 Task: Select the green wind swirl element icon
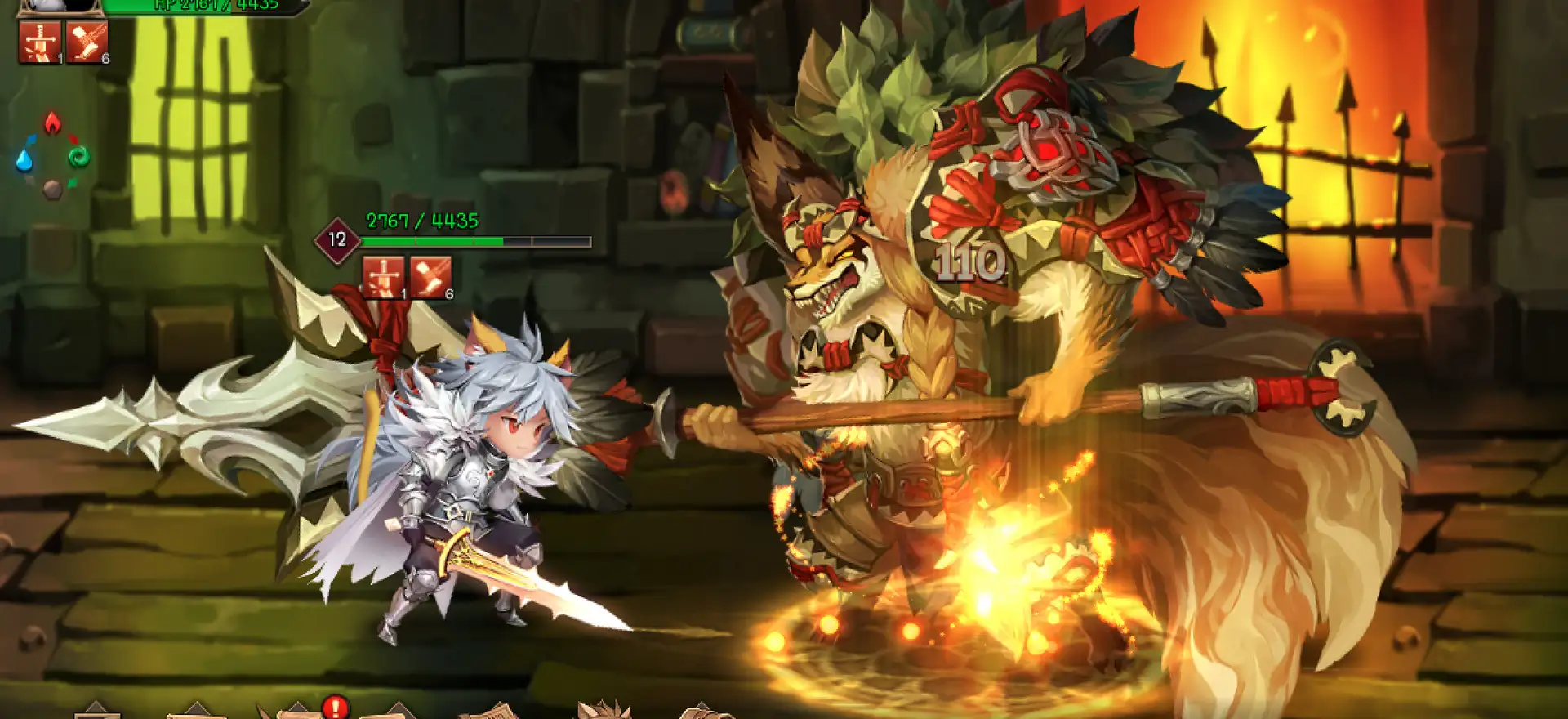tap(79, 157)
